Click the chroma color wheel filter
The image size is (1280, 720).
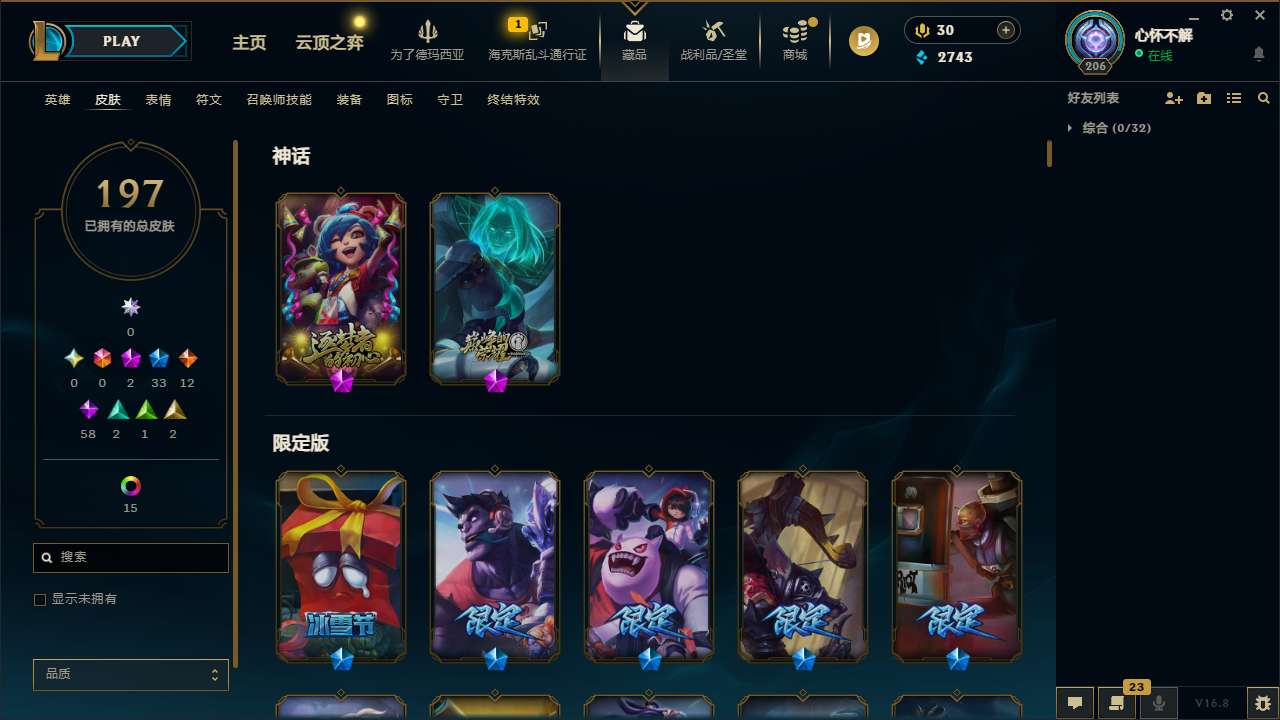[x=130, y=487]
